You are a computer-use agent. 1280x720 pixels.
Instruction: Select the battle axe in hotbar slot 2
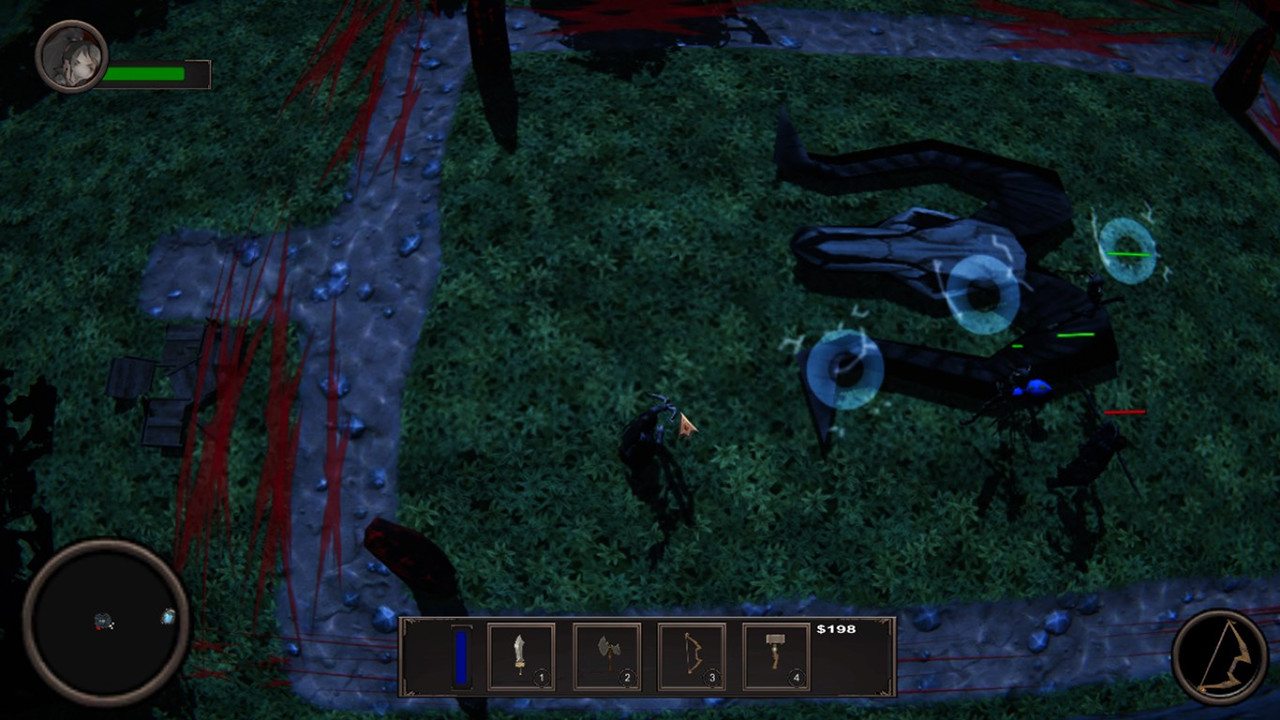tap(606, 655)
